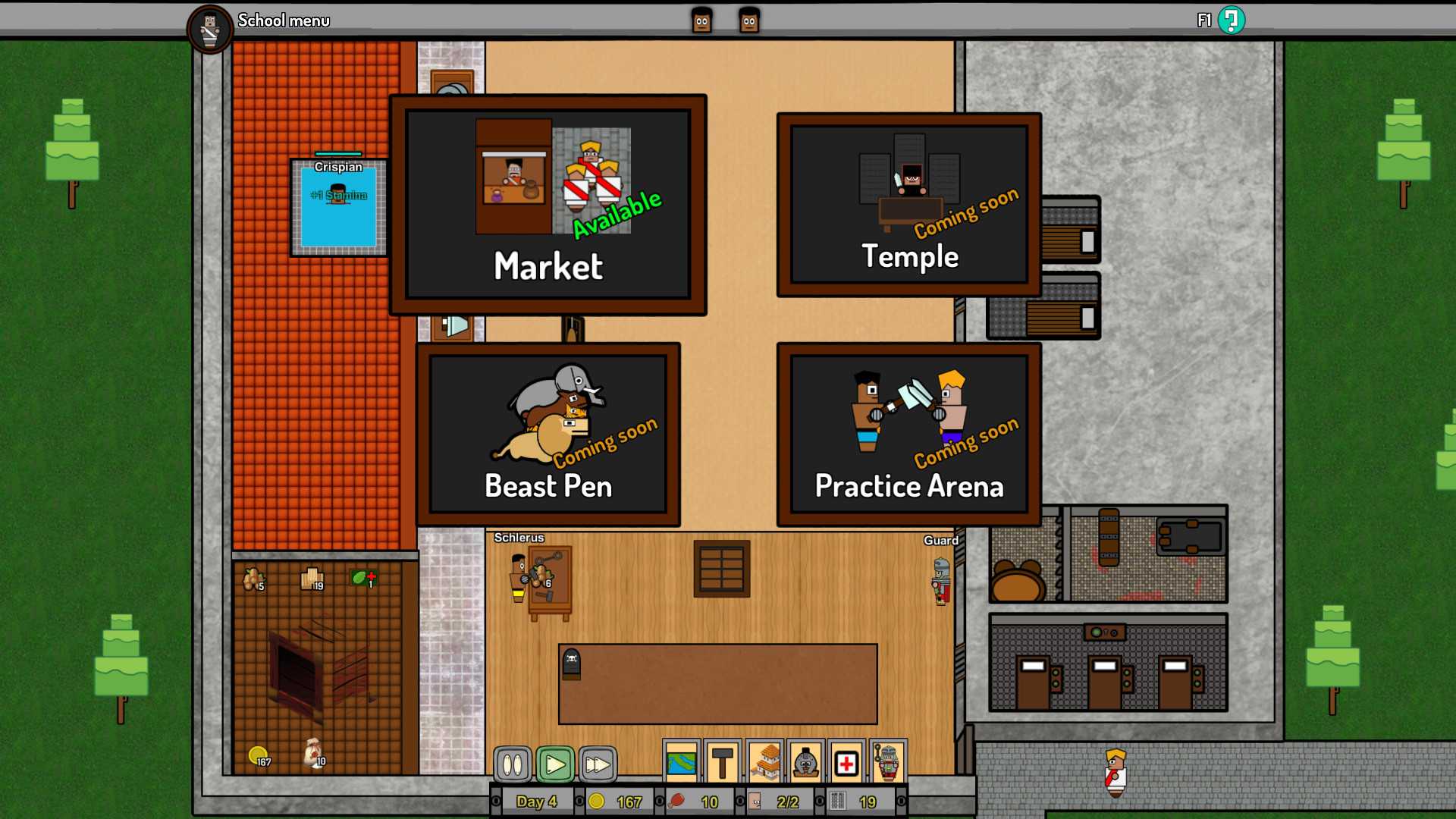Pick the Practice Arena card
Viewport: 1456px width, 819px height.
tap(909, 435)
